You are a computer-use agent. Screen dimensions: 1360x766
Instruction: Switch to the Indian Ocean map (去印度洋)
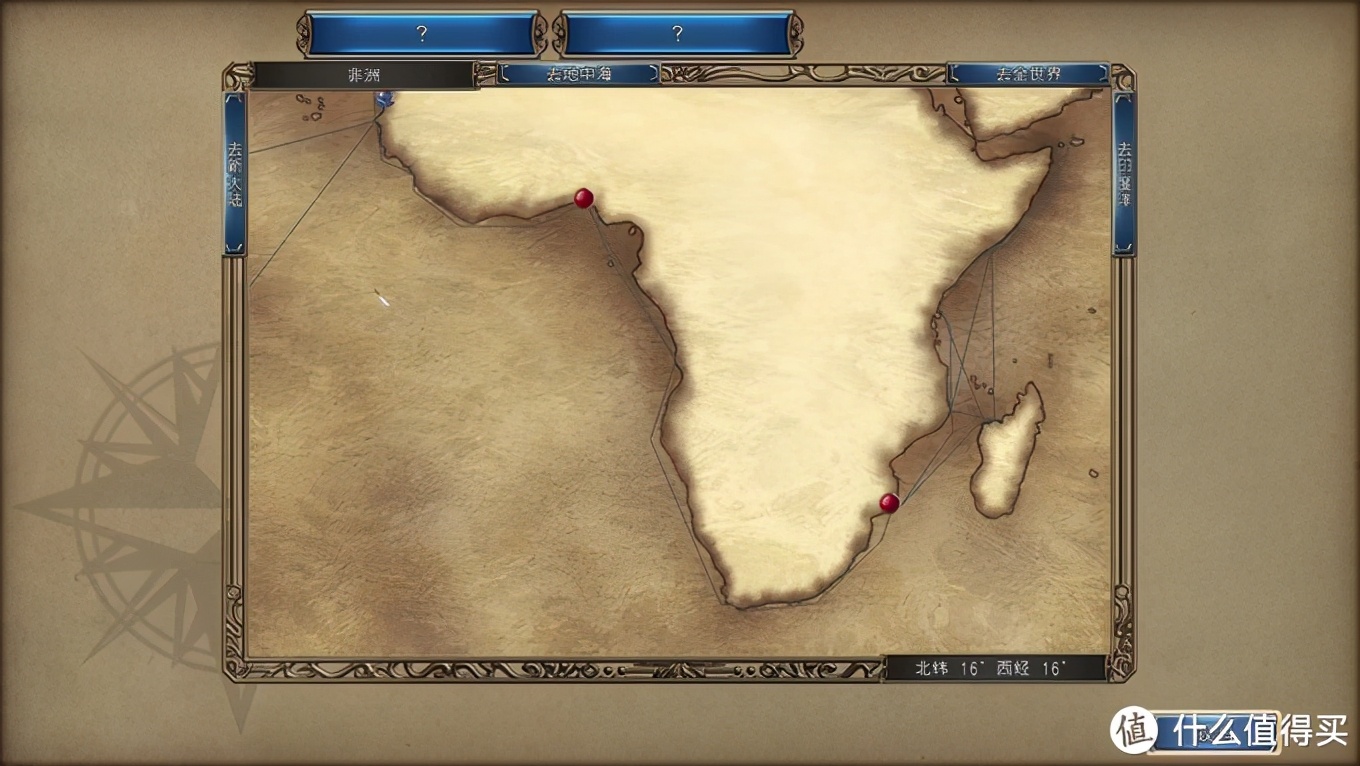click(1124, 173)
